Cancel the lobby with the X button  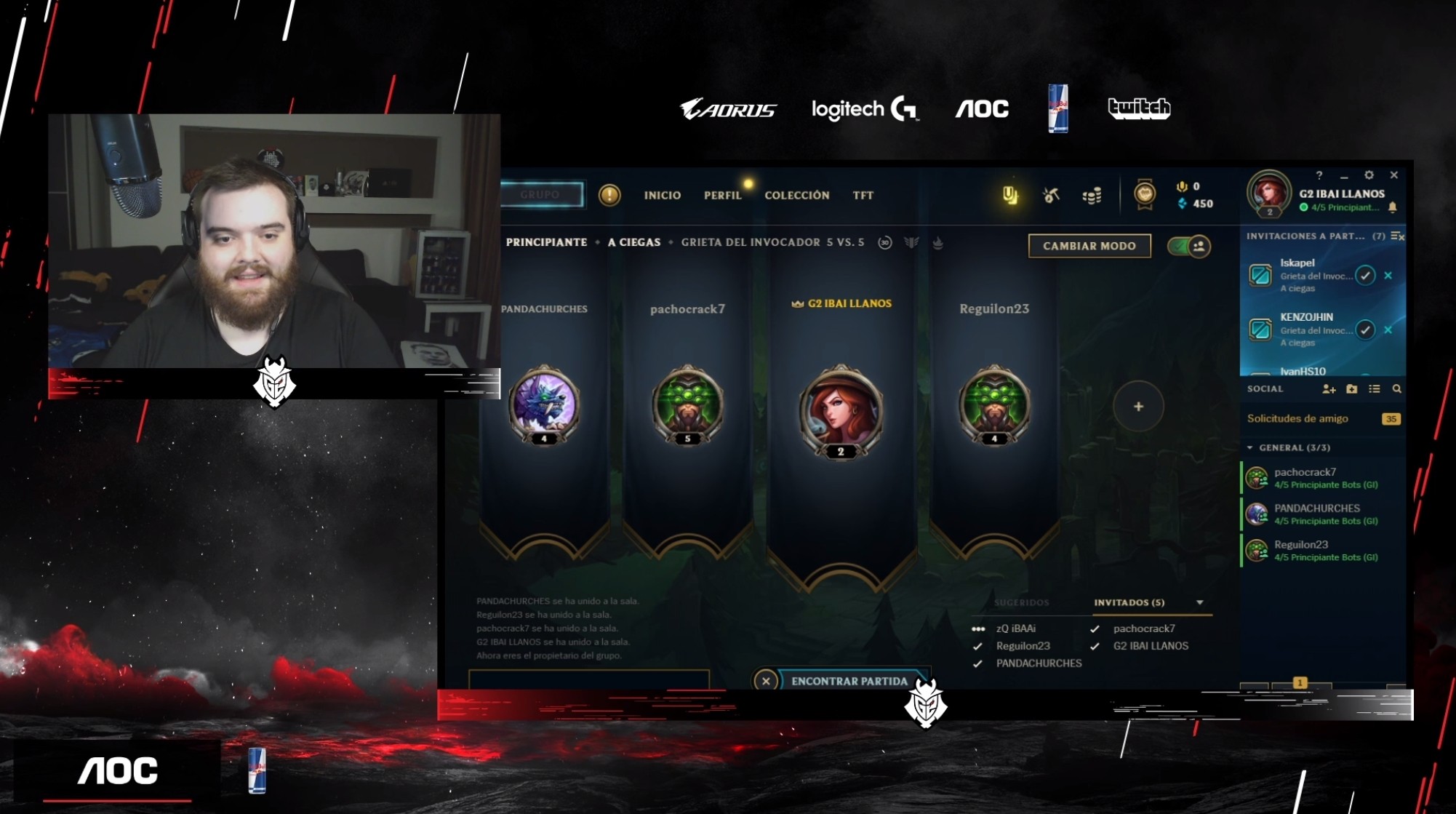(x=766, y=681)
